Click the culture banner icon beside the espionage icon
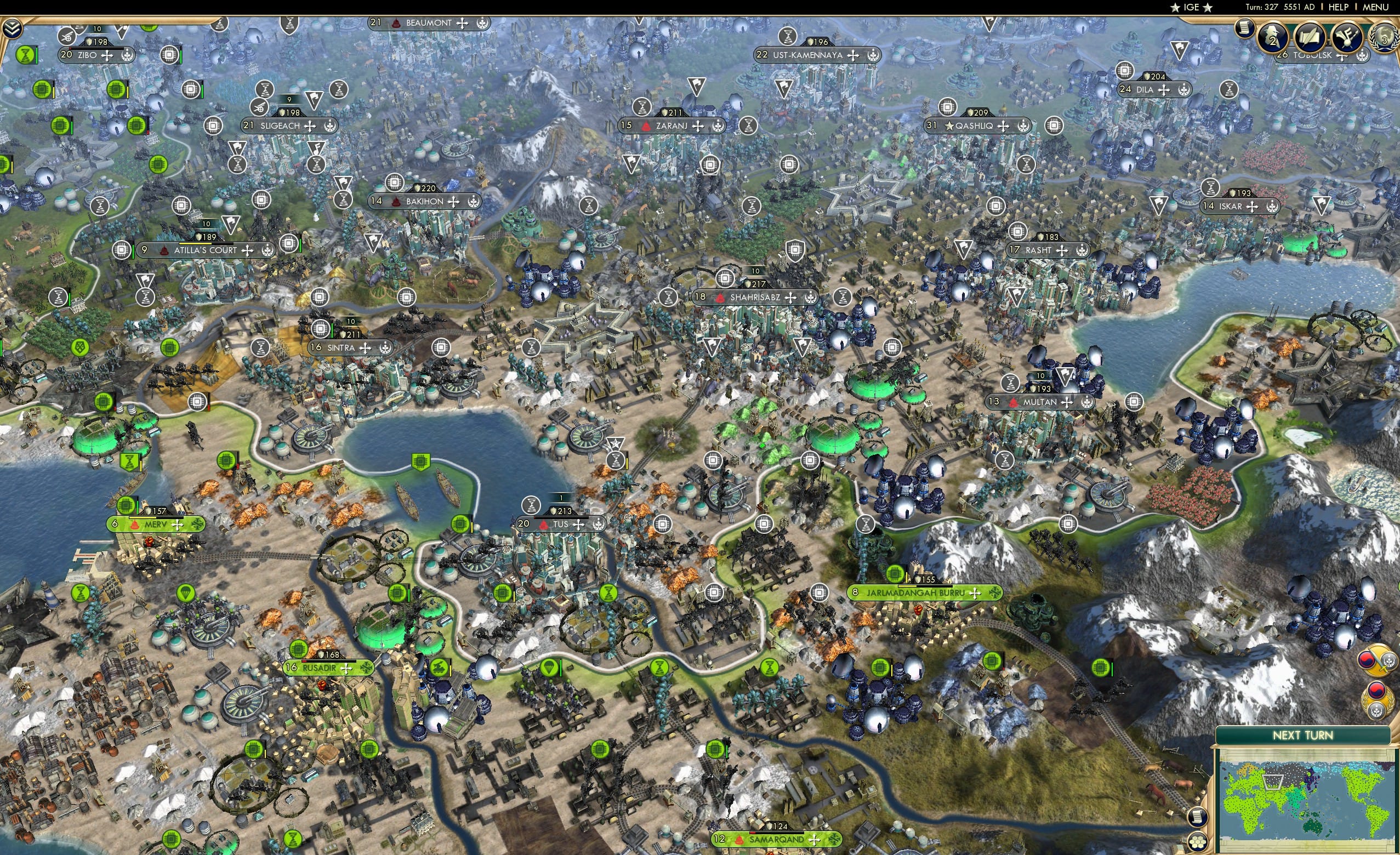This screenshot has width=1400, height=855. (1347, 37)
